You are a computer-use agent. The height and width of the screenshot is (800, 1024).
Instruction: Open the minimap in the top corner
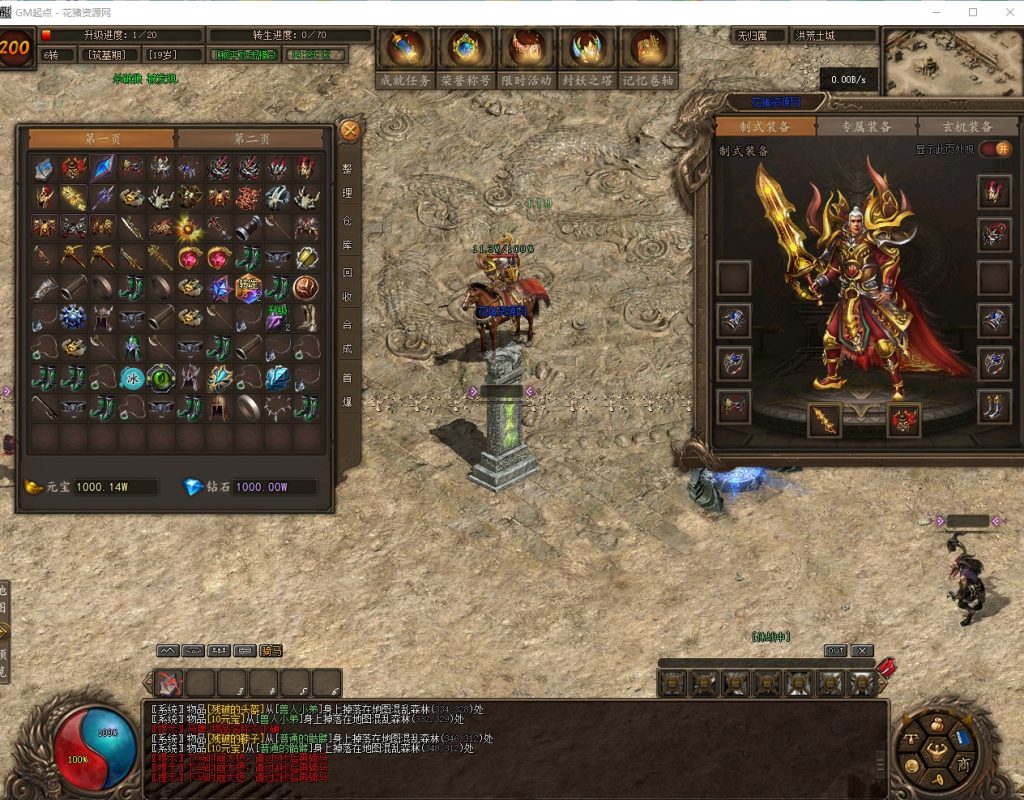point(950,62)
